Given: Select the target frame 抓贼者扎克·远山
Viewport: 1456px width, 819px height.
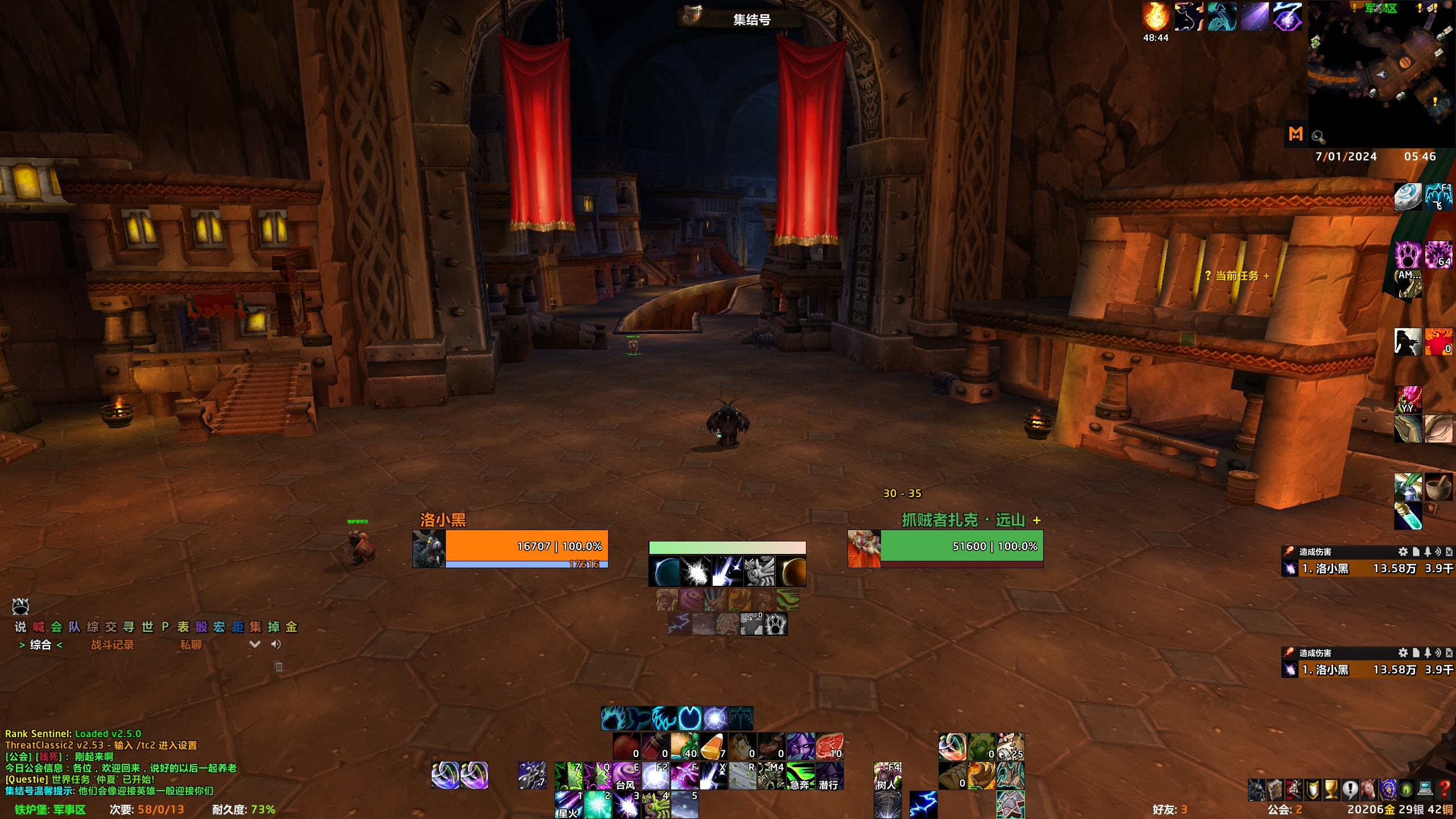Looking at the screenshot, I should click(x=961, y=547).
